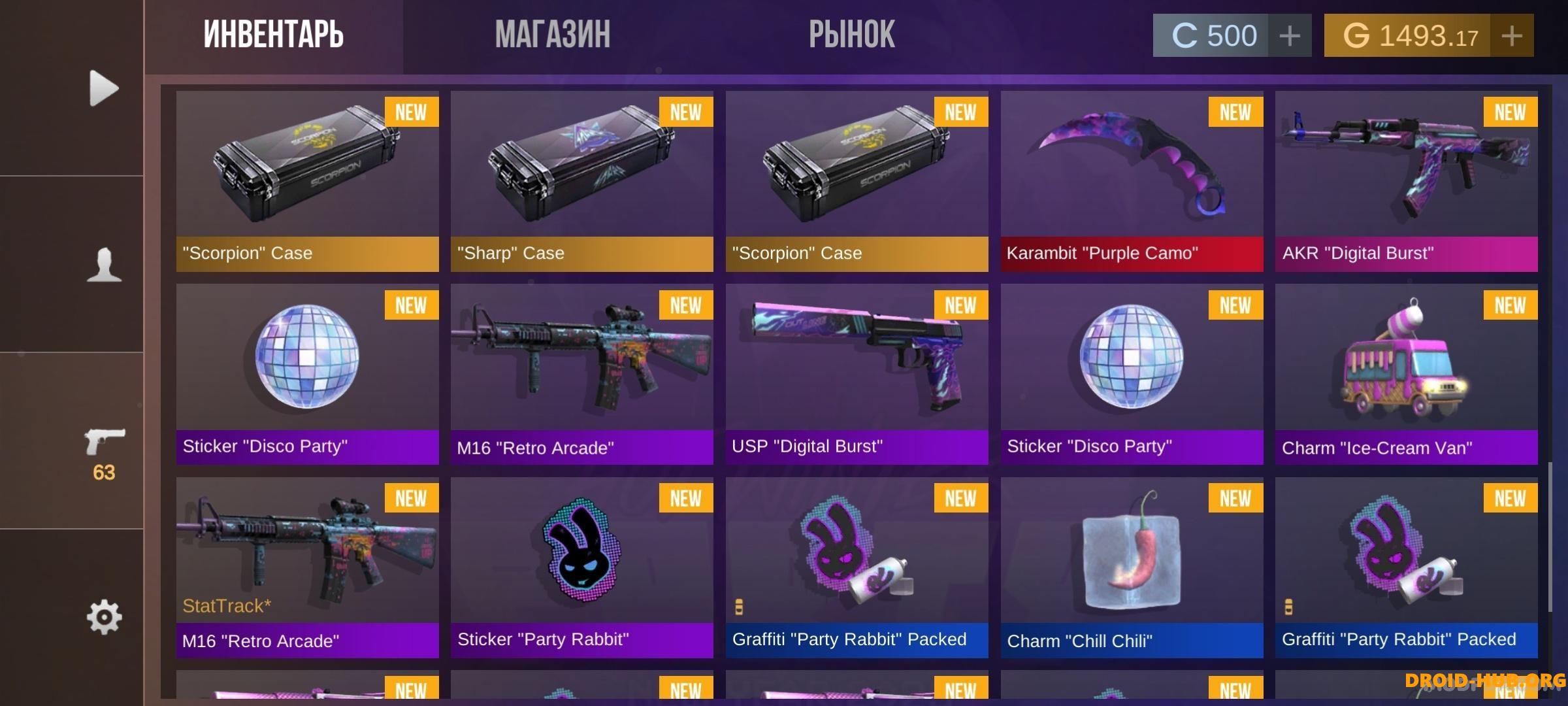
Task: Open the player profile icon
Action: [x=104, y=265]
